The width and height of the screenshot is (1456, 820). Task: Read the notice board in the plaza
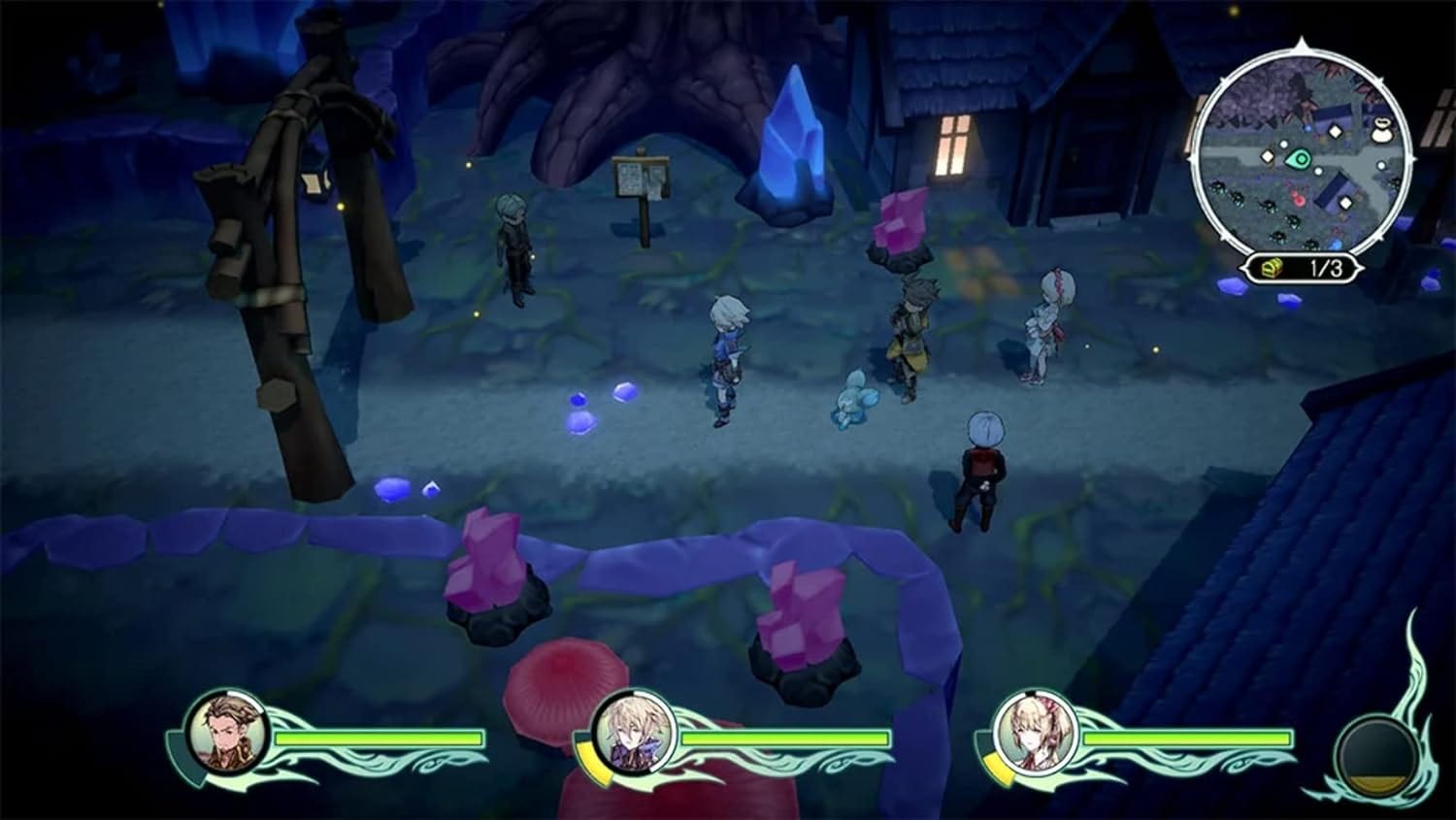click(x=641, y=180)
